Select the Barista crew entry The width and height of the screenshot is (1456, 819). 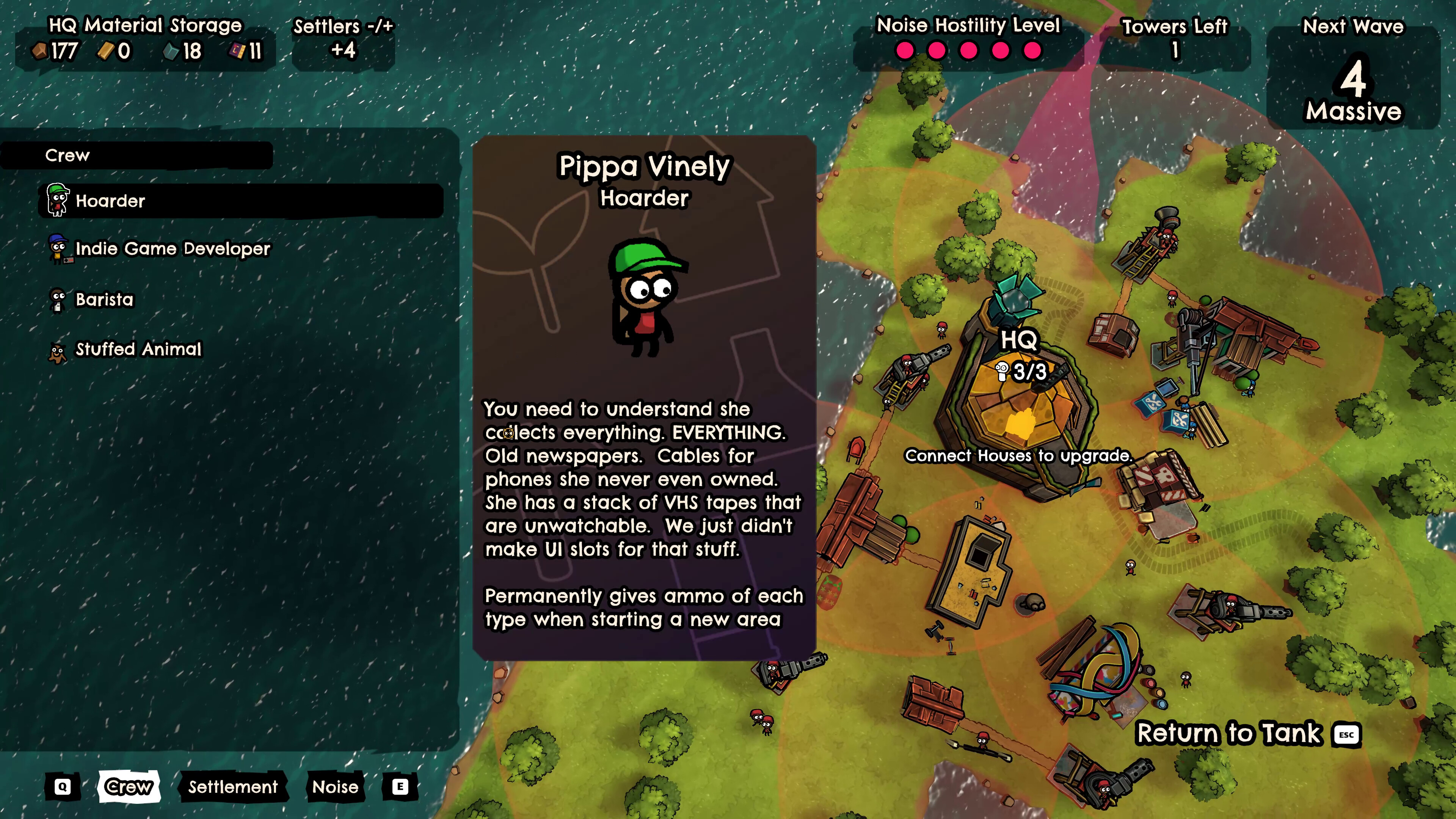click(x=105, y=300)
